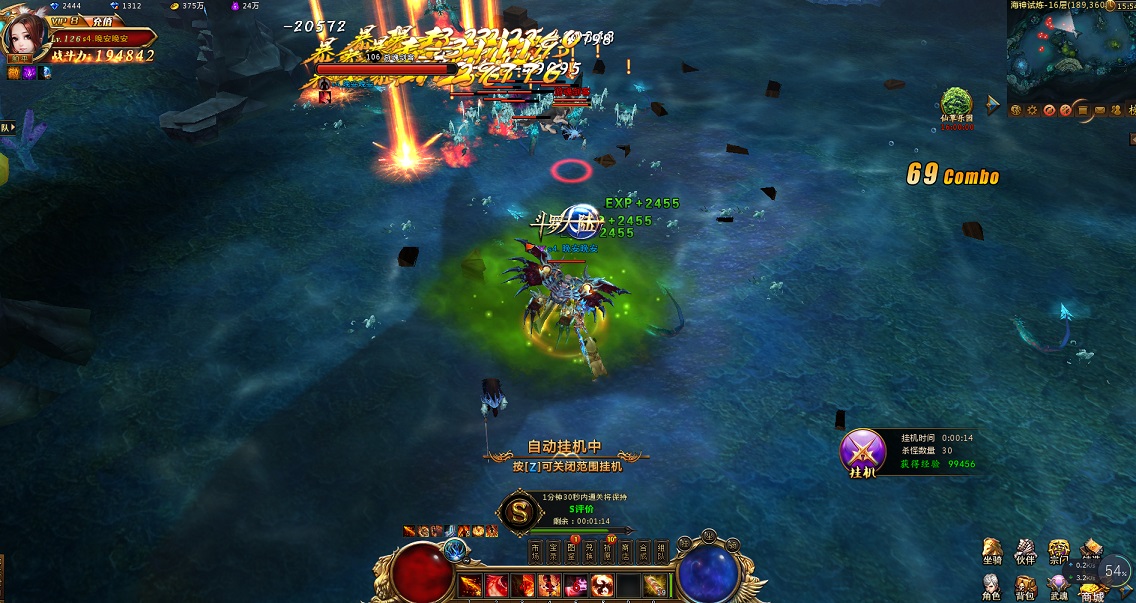Open the 武魂 martial soul menu
The width and height of the screenshot is (1136, 603).
pos(1058,587)
